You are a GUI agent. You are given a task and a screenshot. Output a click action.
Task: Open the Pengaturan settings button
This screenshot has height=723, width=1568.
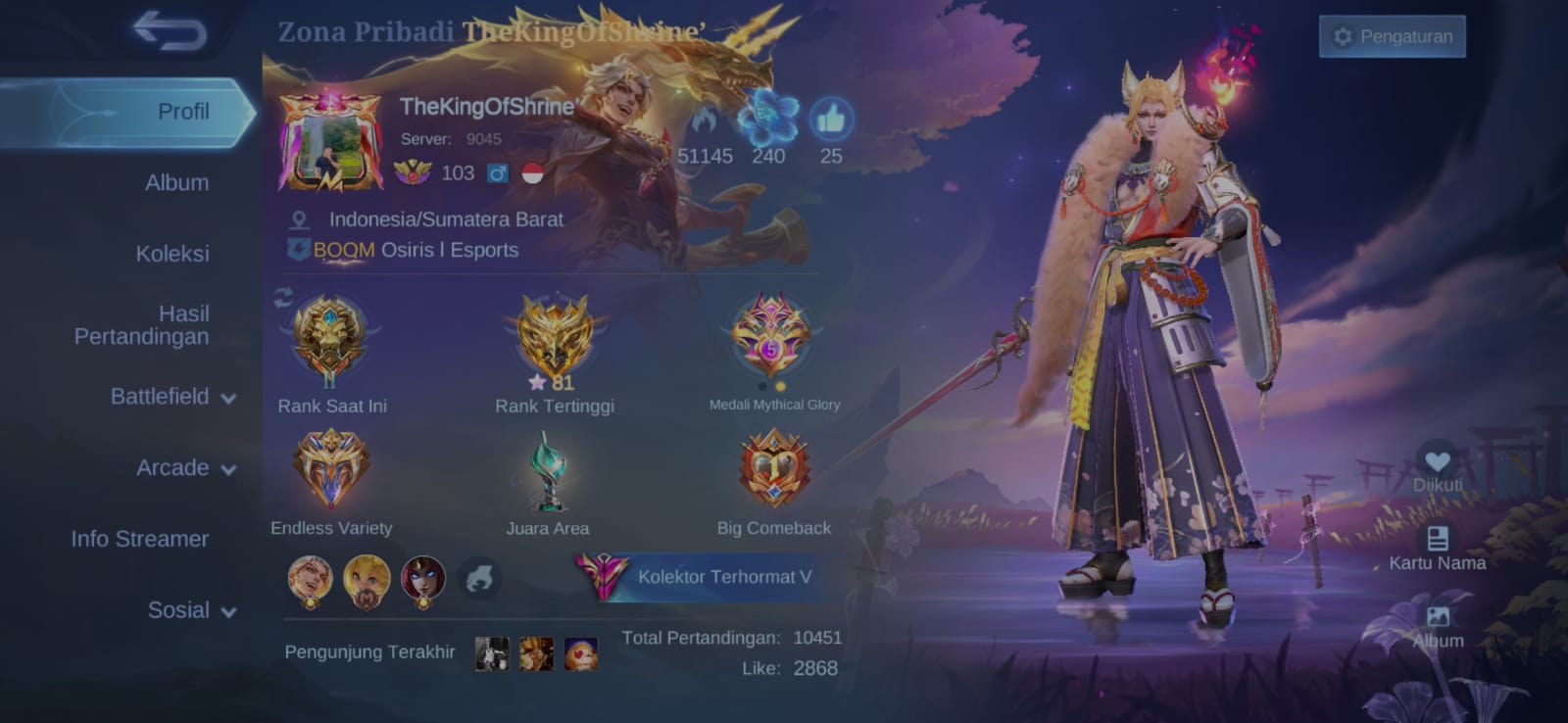click(1392, 37)
